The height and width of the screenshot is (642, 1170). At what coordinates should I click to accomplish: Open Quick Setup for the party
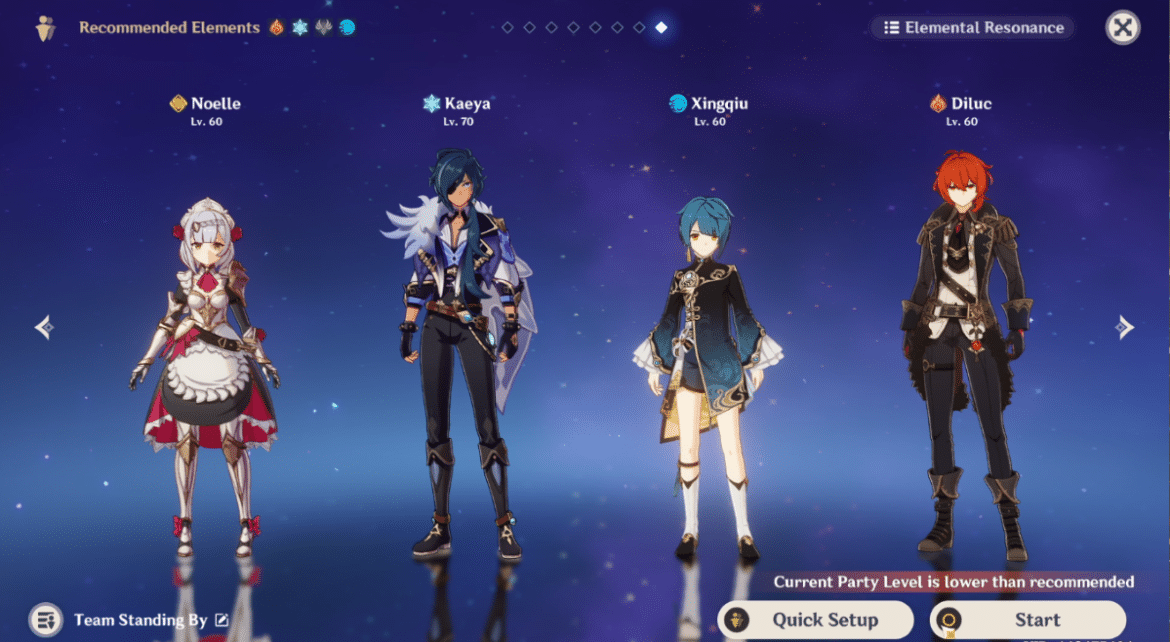point(815,620)
